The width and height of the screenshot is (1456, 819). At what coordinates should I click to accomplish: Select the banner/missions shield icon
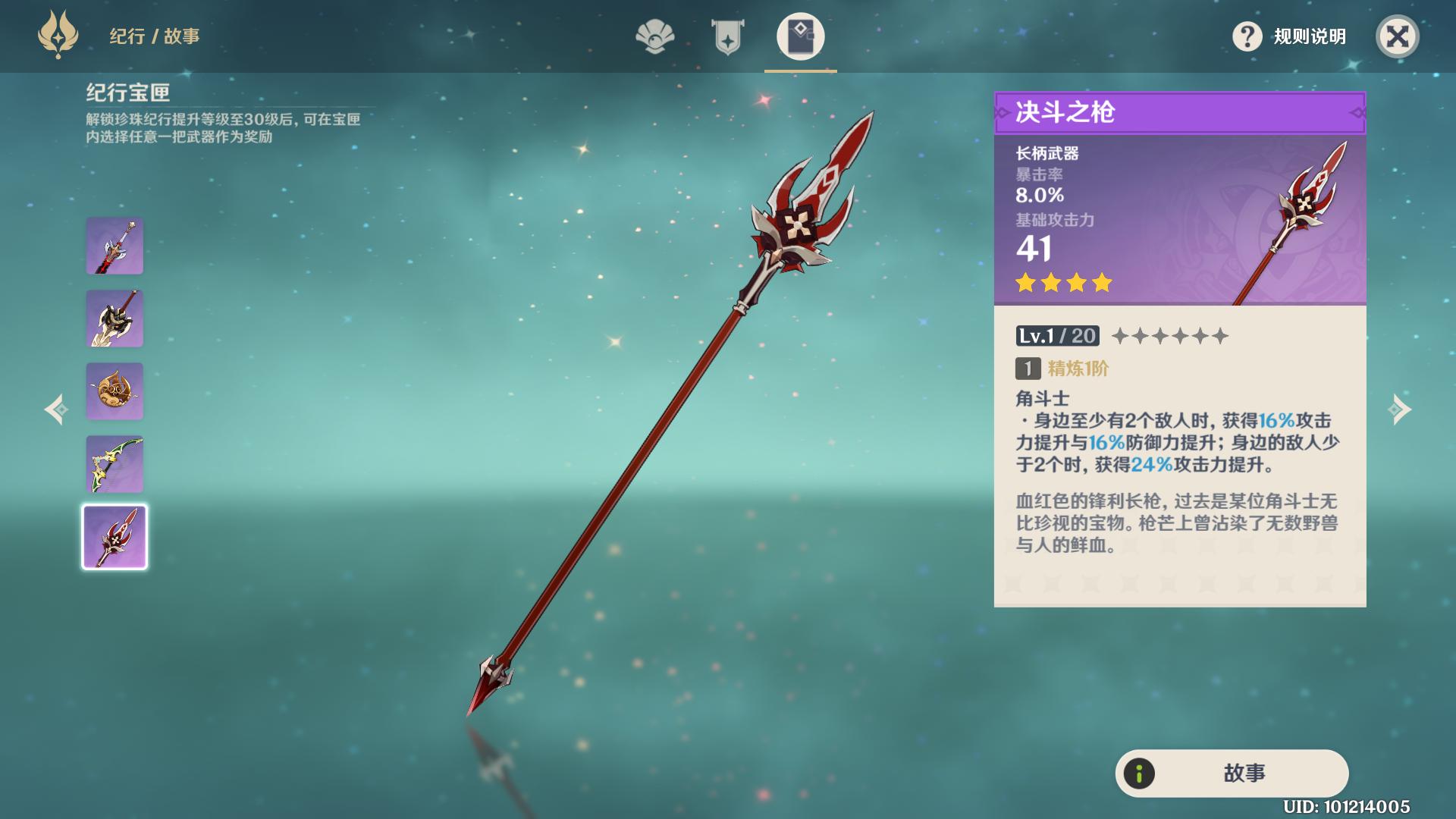[x=726, y=34]
